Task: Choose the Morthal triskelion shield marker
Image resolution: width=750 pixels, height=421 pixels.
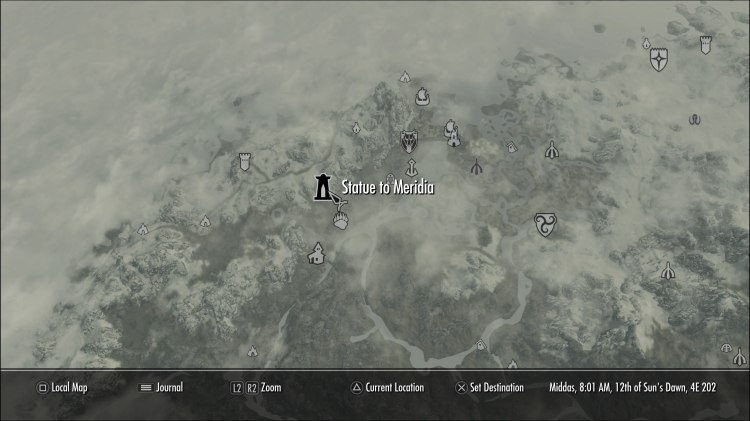Action: (546, 221)
